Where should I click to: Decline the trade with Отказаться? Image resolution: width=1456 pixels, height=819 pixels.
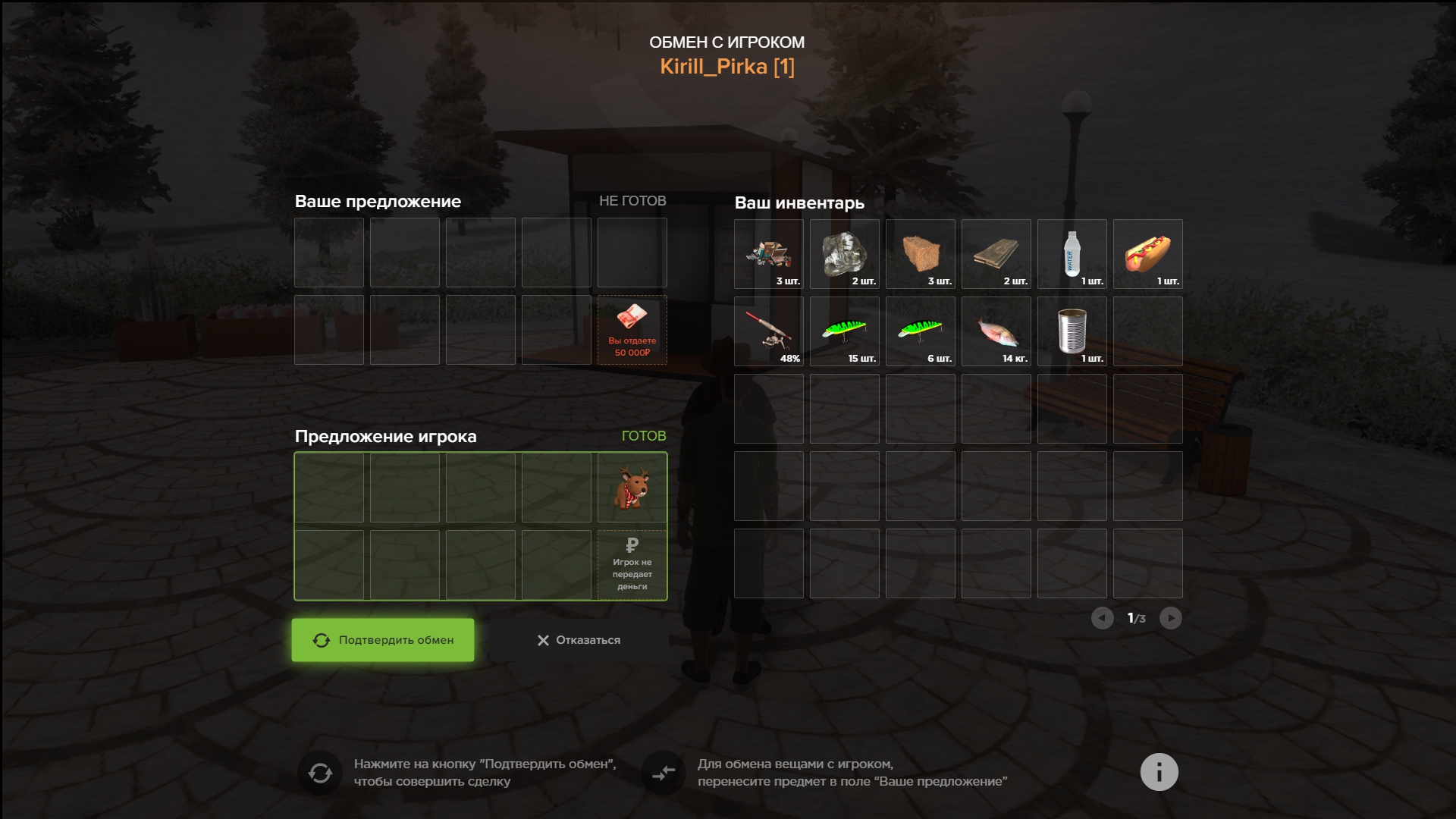[x=579, y=640]
